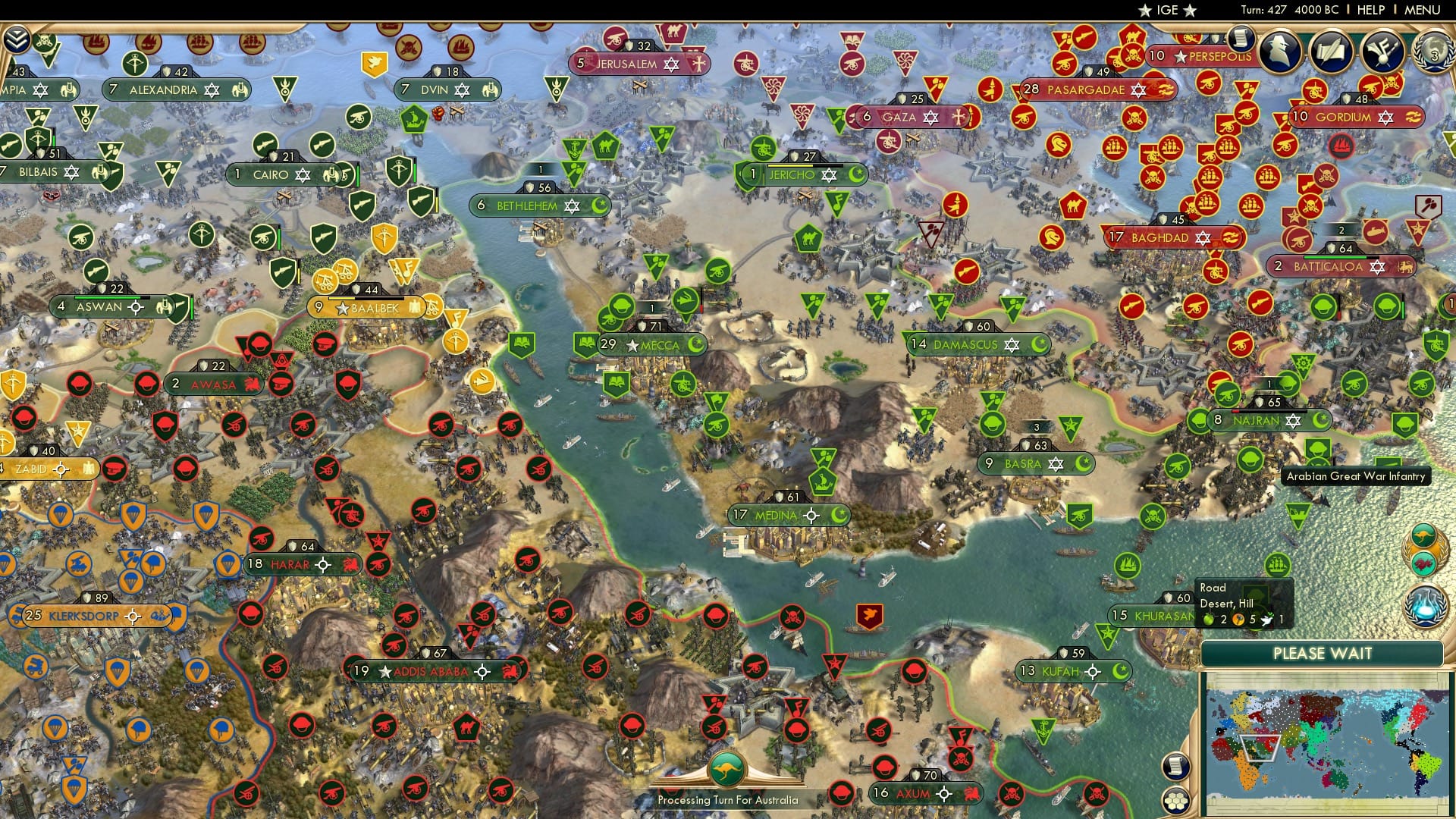Click the kangaroo Australia notification medallion
The width and height of the screenshot is (1456, 819).
[x=1423, y=535]
